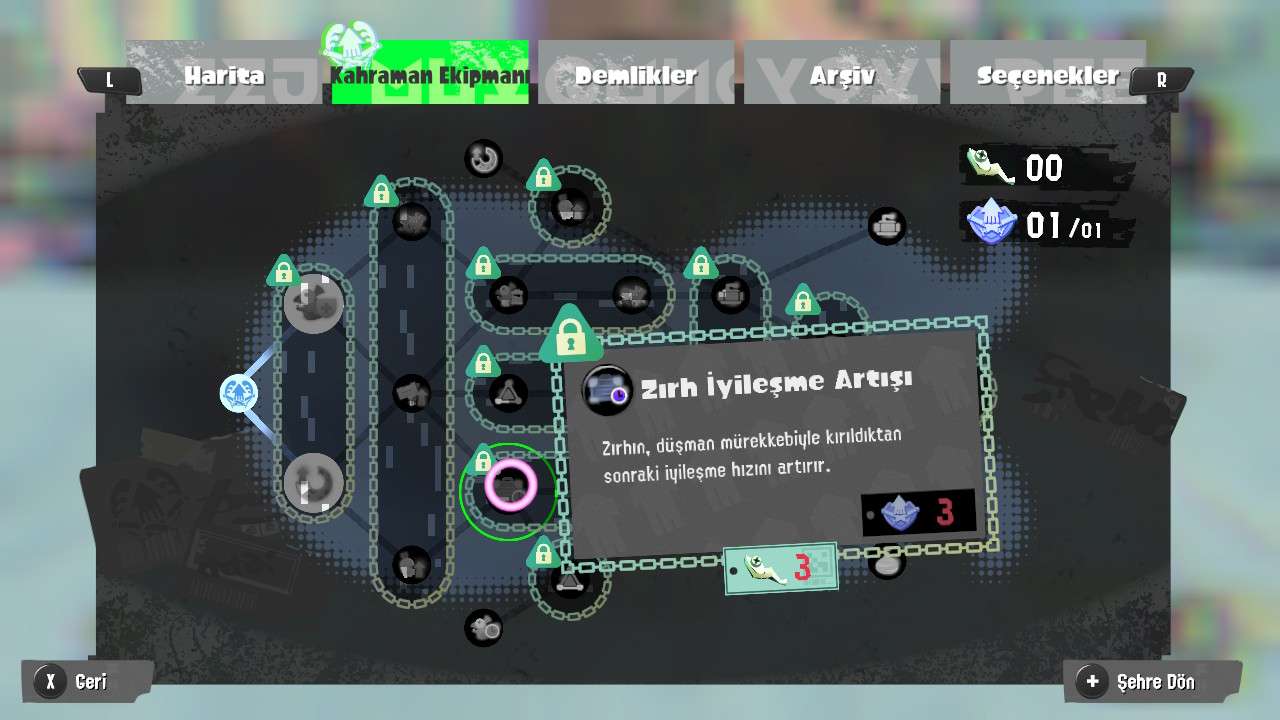Select the Zırh İyileşme Artışı upgrade node

(x=510, y=488)
